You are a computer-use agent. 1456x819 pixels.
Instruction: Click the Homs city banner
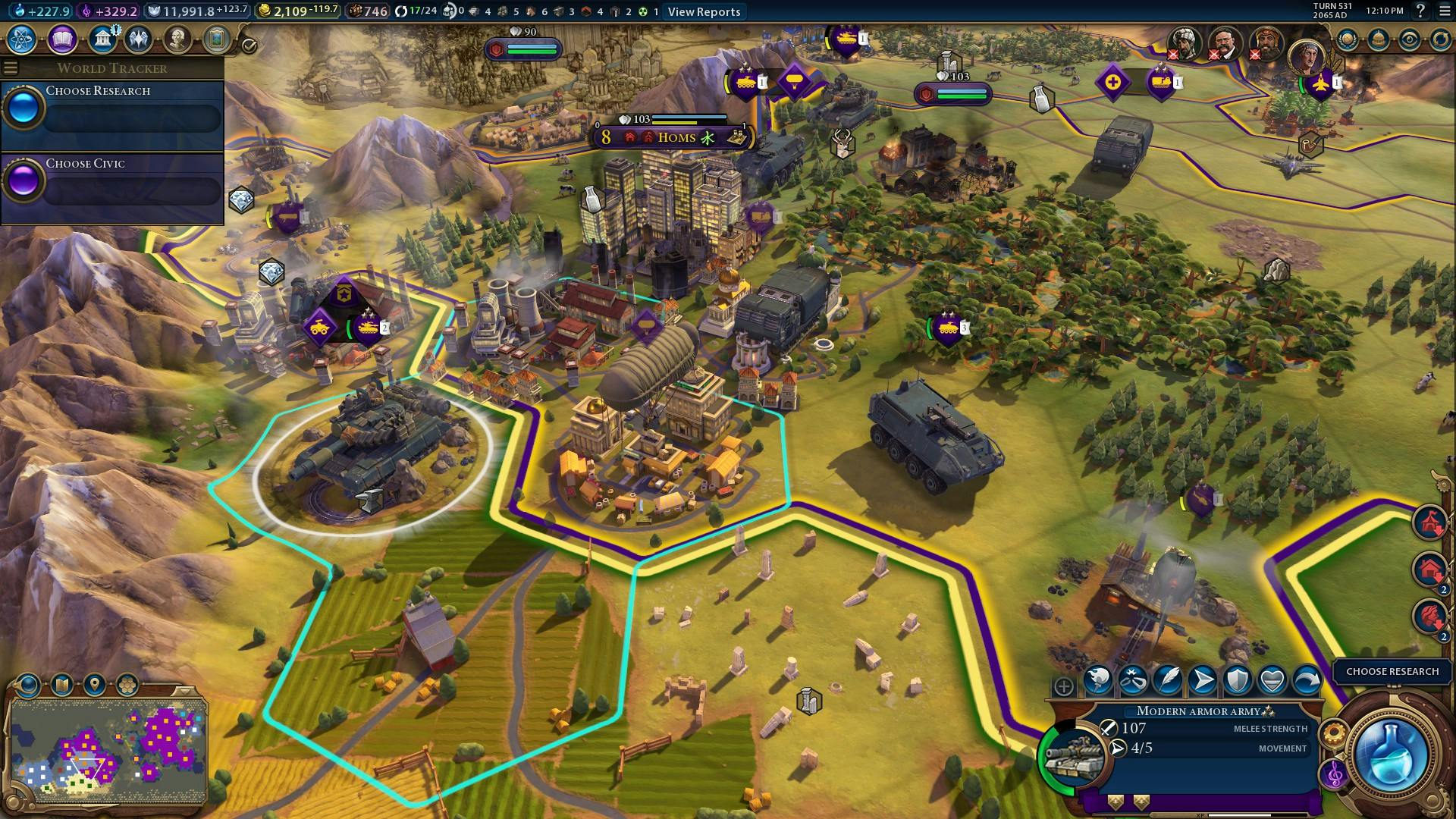675,137
